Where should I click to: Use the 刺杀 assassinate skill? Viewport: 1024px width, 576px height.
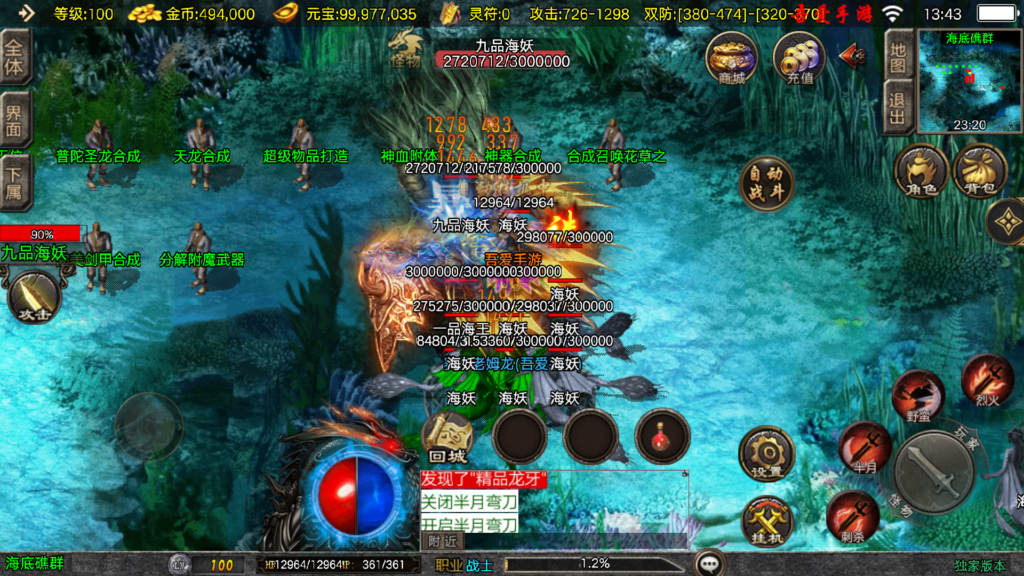point(852,516)
